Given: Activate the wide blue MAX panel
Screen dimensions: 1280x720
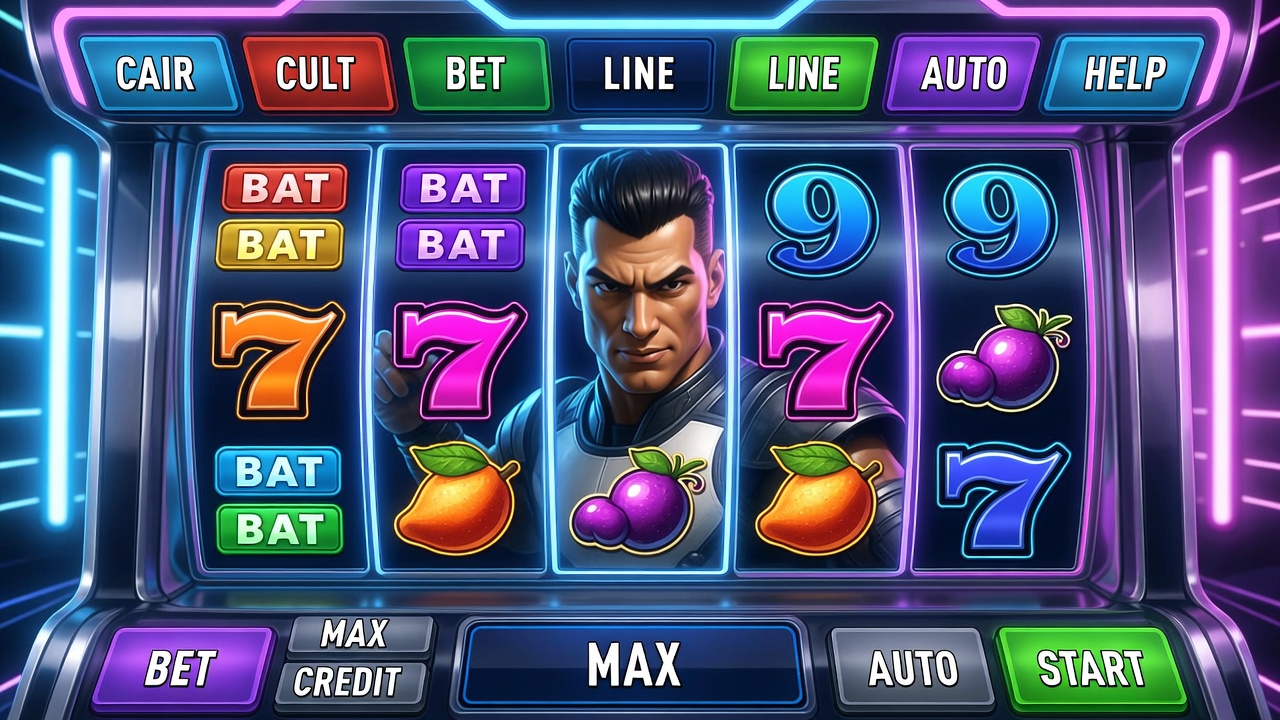Looking at the screenshot, I should click(x=633, y=664).
